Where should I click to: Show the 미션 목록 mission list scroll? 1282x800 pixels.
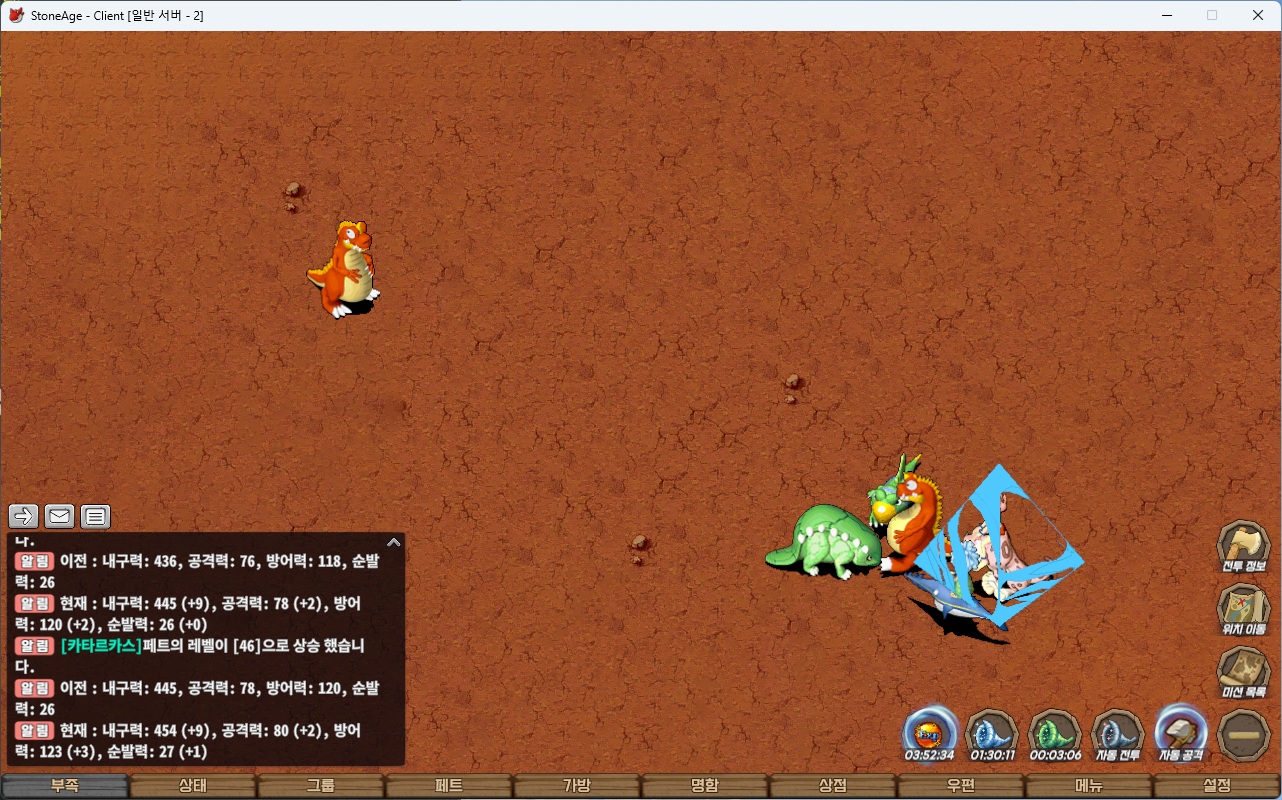pyautogui.click(x=1243, y=673)
